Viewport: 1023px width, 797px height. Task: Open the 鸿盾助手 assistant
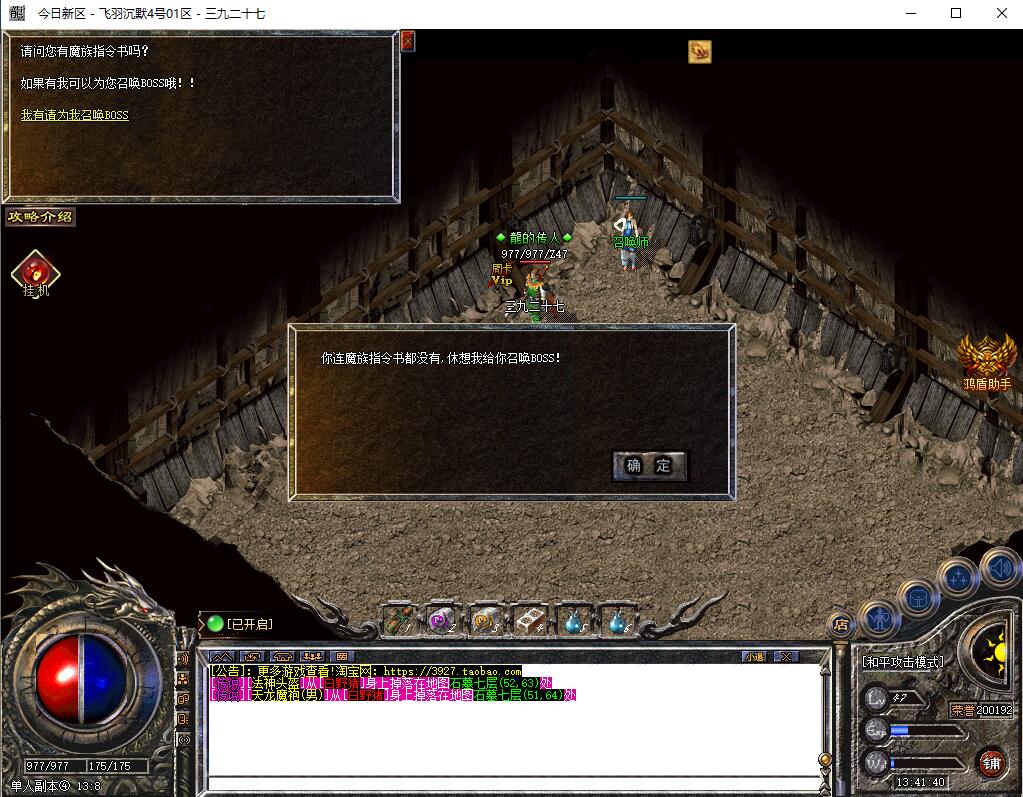click(987, 360)
